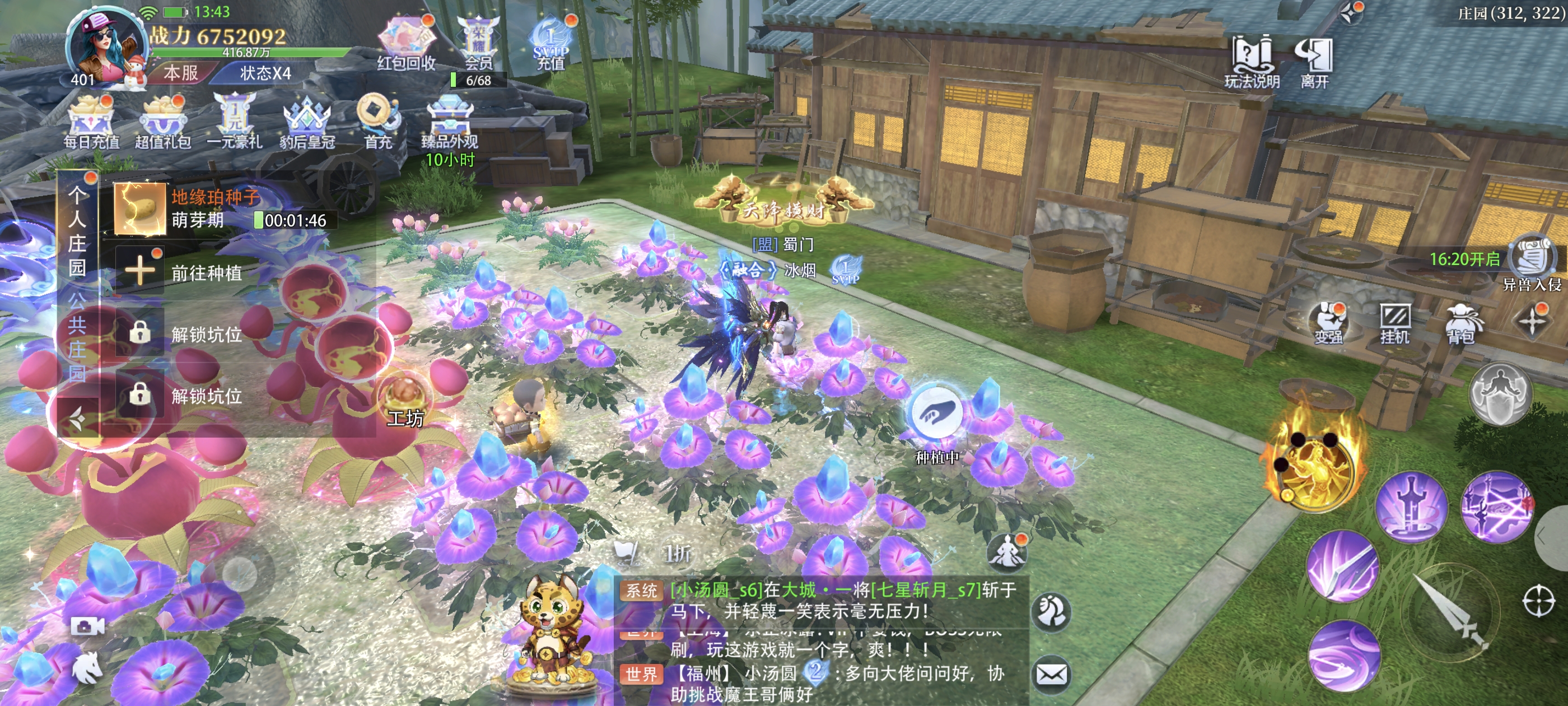Open the 每日充值 daily recharge icon
Screen dimensions: 1568x706
(x=91, y=122)
